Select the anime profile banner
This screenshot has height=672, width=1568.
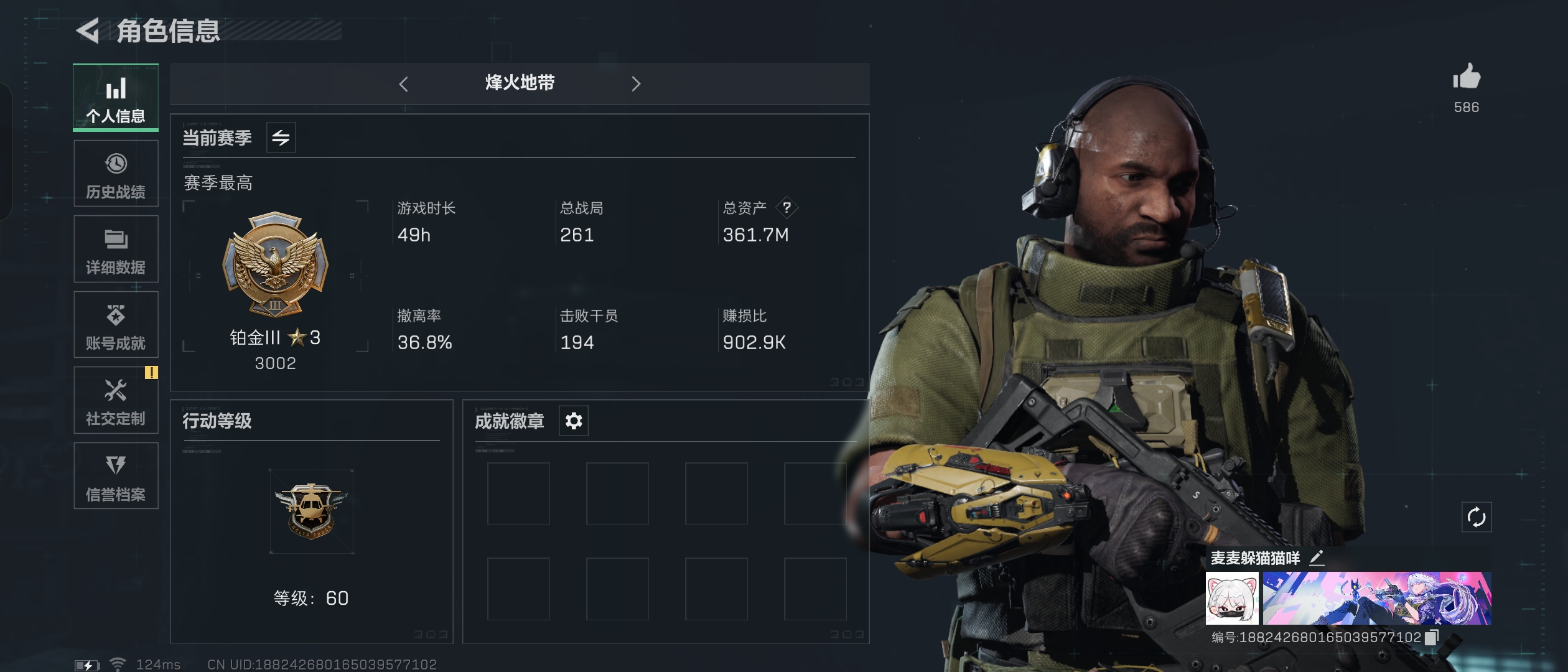(1376, 599)
